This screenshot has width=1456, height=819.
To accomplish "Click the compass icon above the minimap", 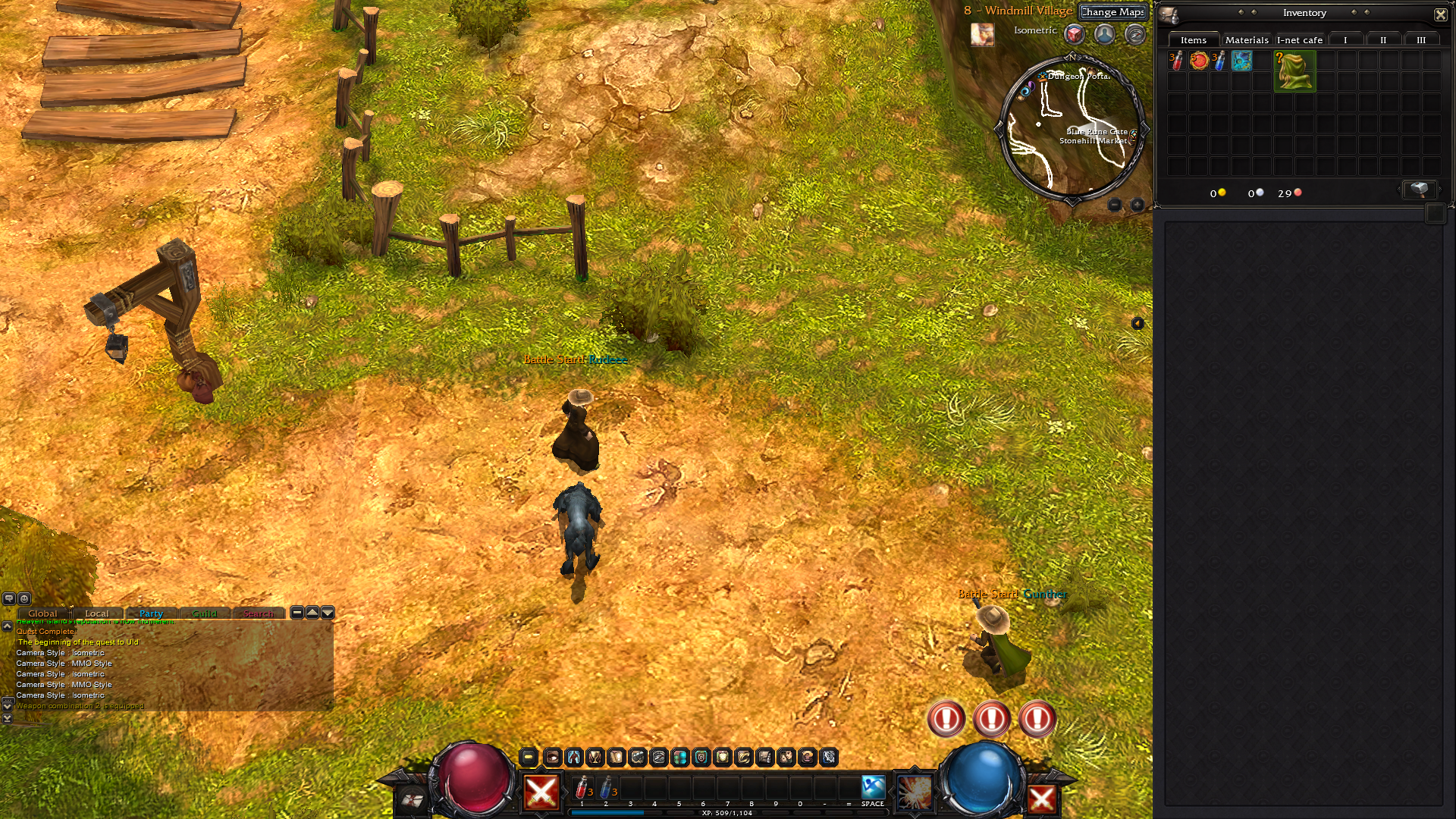I will [1134, 34].
